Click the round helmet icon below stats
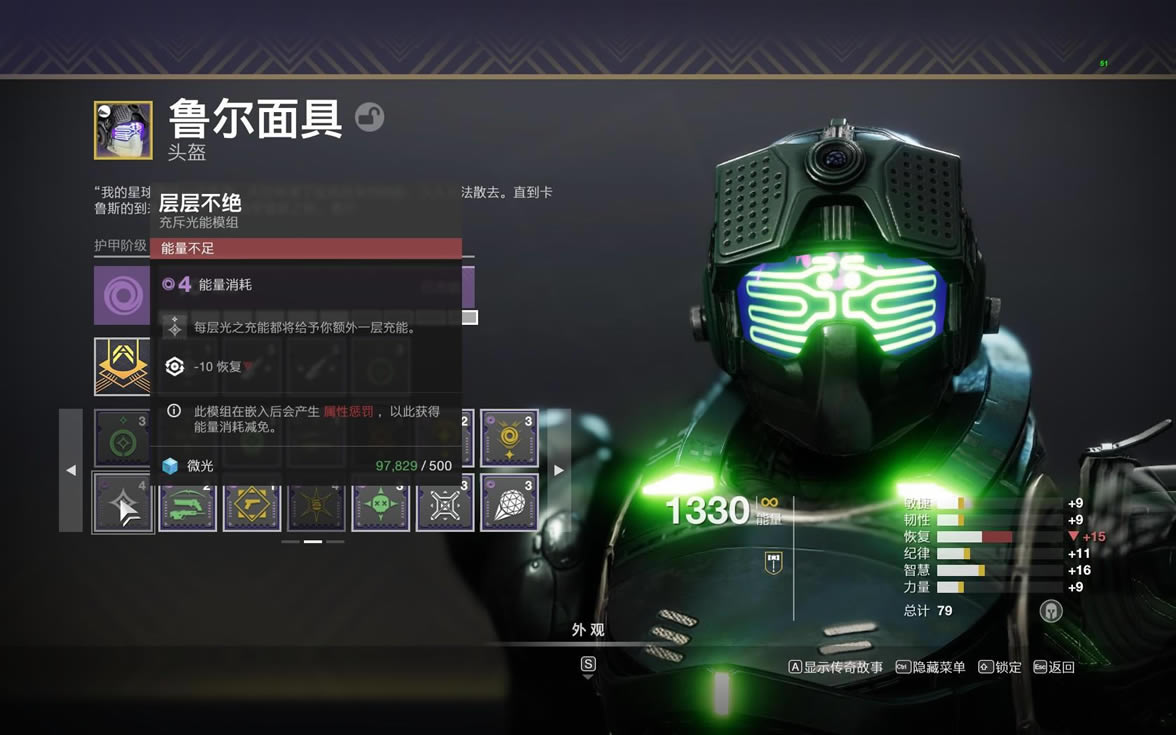 (1050, 610)
